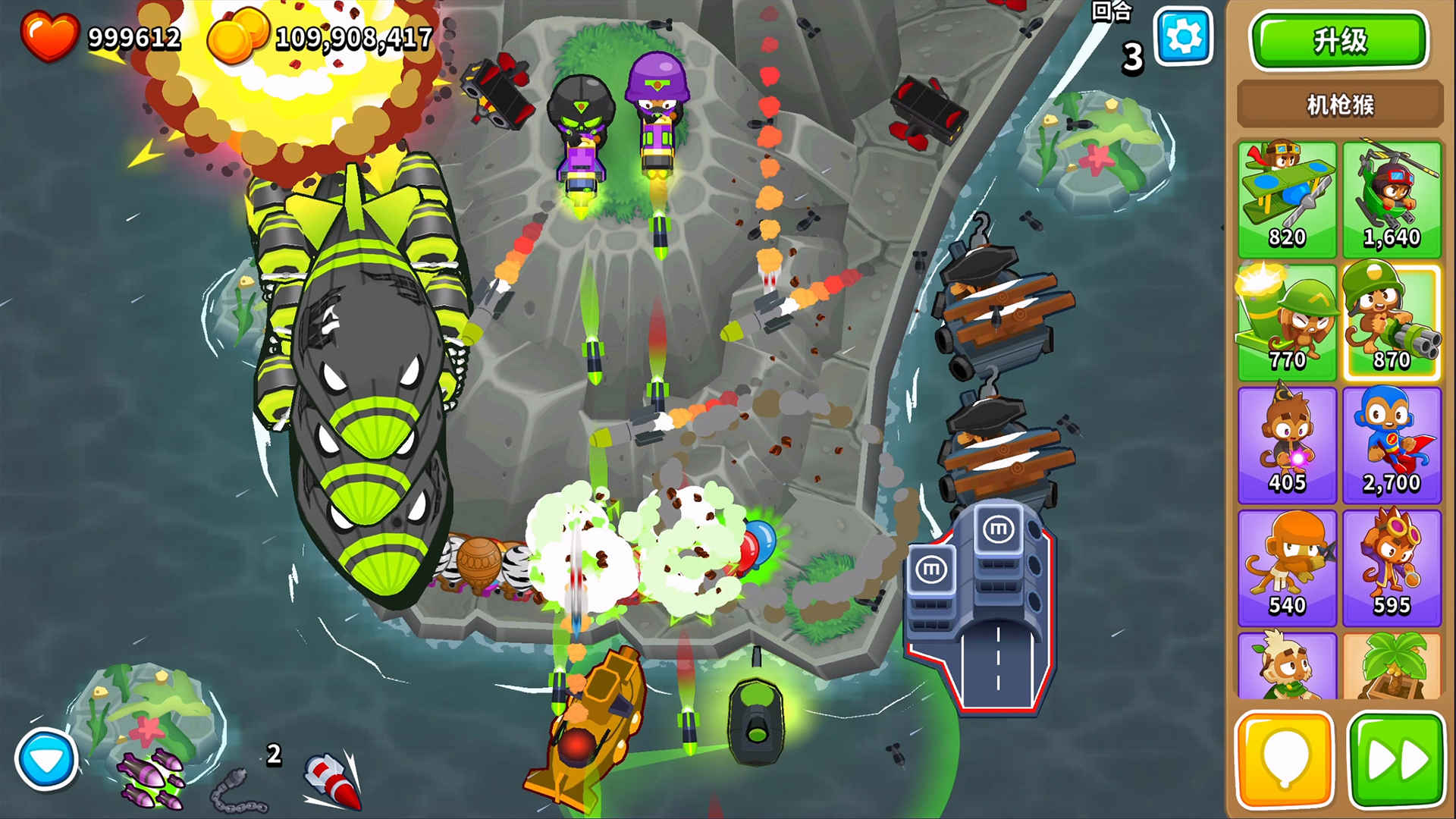
Task: Select the Druid tower in the shop
Action: point(1287,667)
